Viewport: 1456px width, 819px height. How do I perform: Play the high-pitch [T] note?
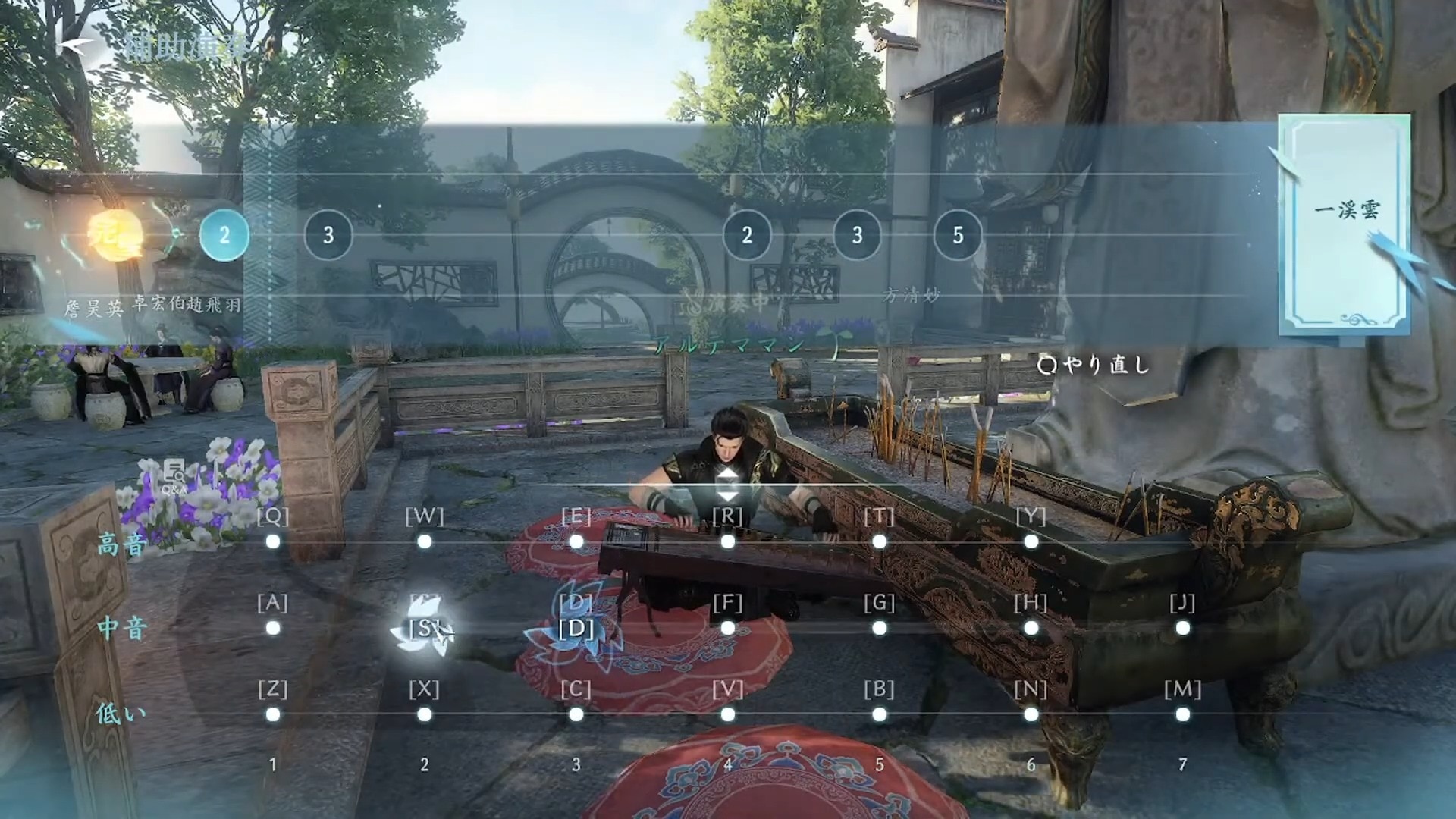pyautogui.click(x=880, y=541)
